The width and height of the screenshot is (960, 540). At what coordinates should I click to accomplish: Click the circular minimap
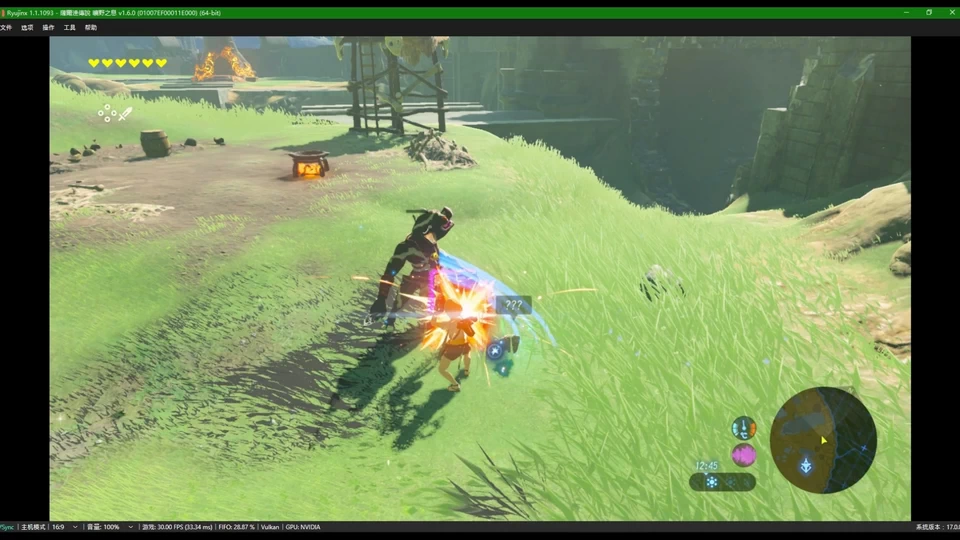coord(823,440)
